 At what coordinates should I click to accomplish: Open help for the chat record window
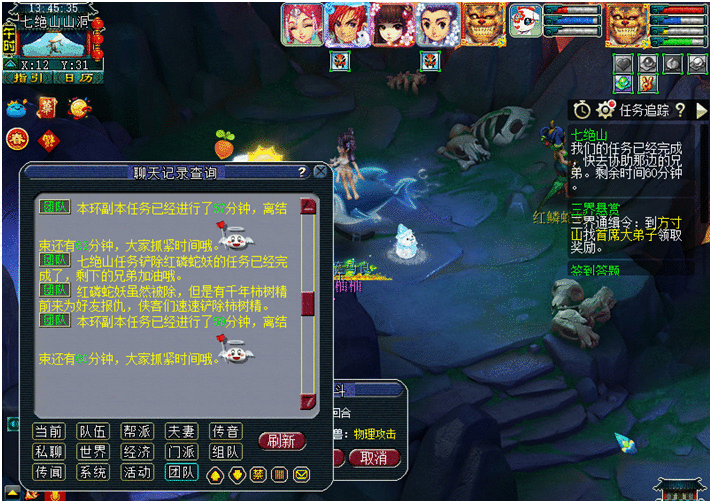point(302,172)
